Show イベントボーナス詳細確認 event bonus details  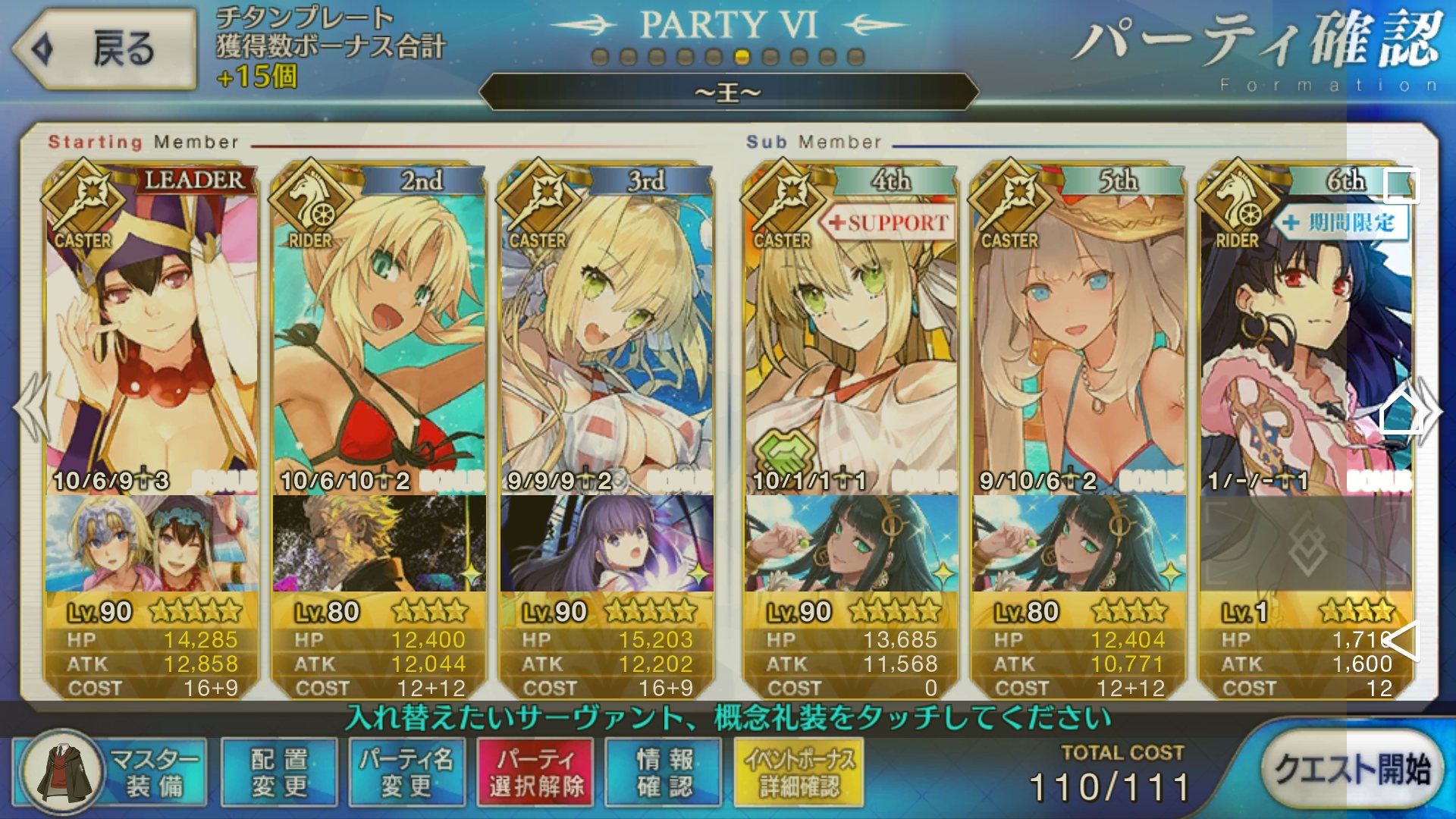pos(799,772)
